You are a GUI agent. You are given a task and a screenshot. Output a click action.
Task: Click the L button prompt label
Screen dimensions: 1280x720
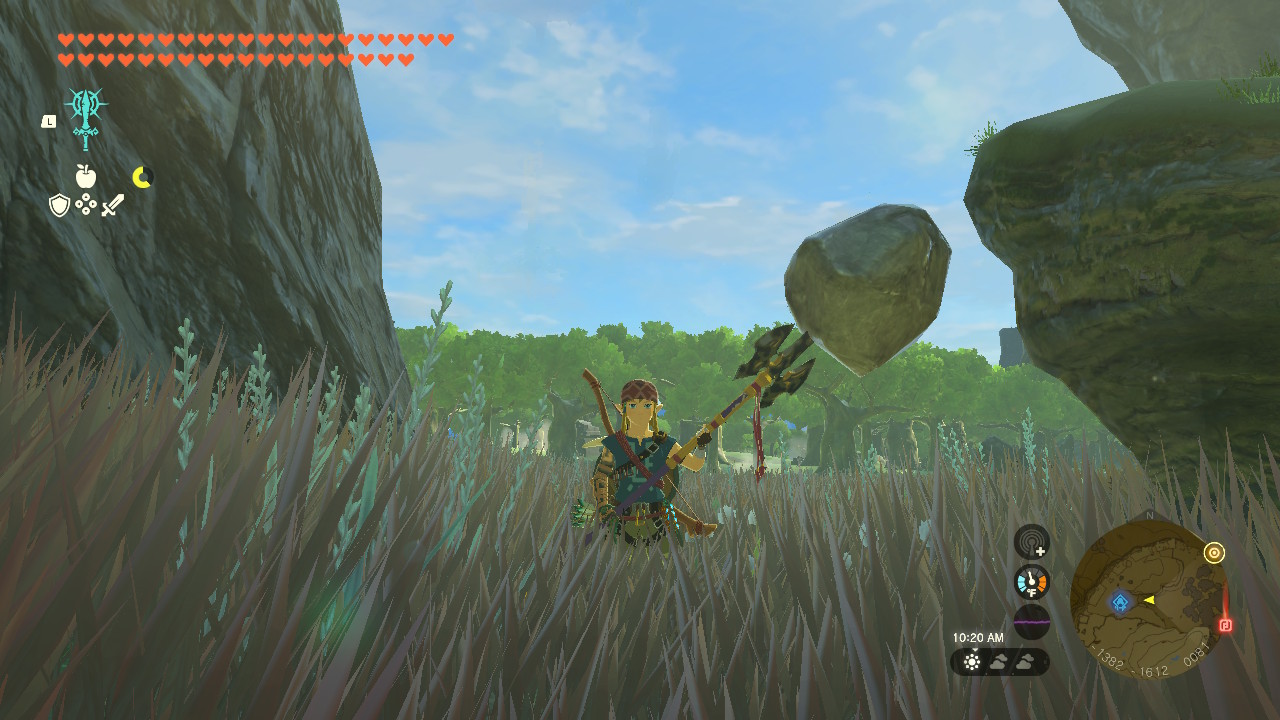pyautogui.click(x=47, y=121)
